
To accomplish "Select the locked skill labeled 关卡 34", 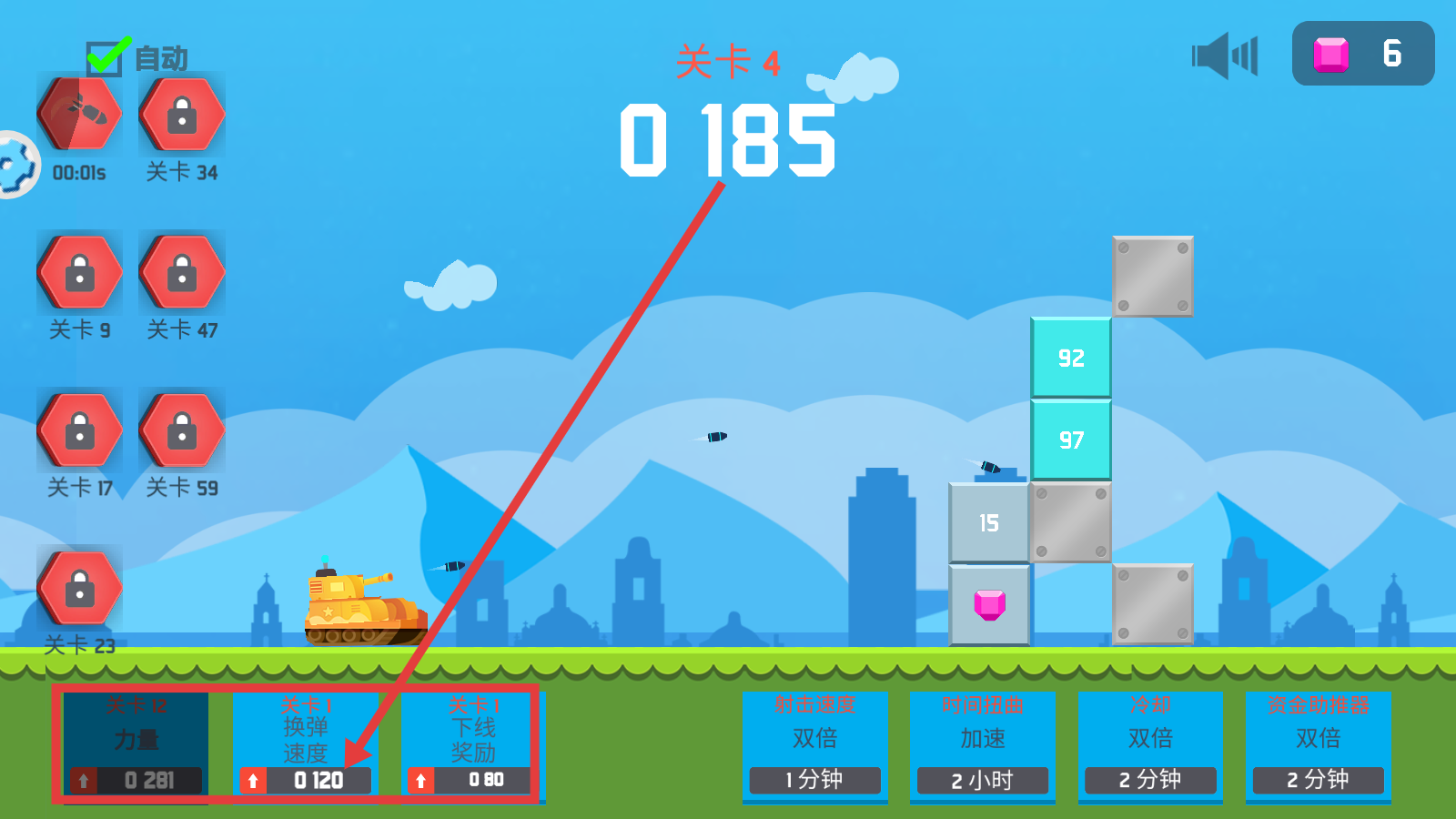I will [182, 115].
